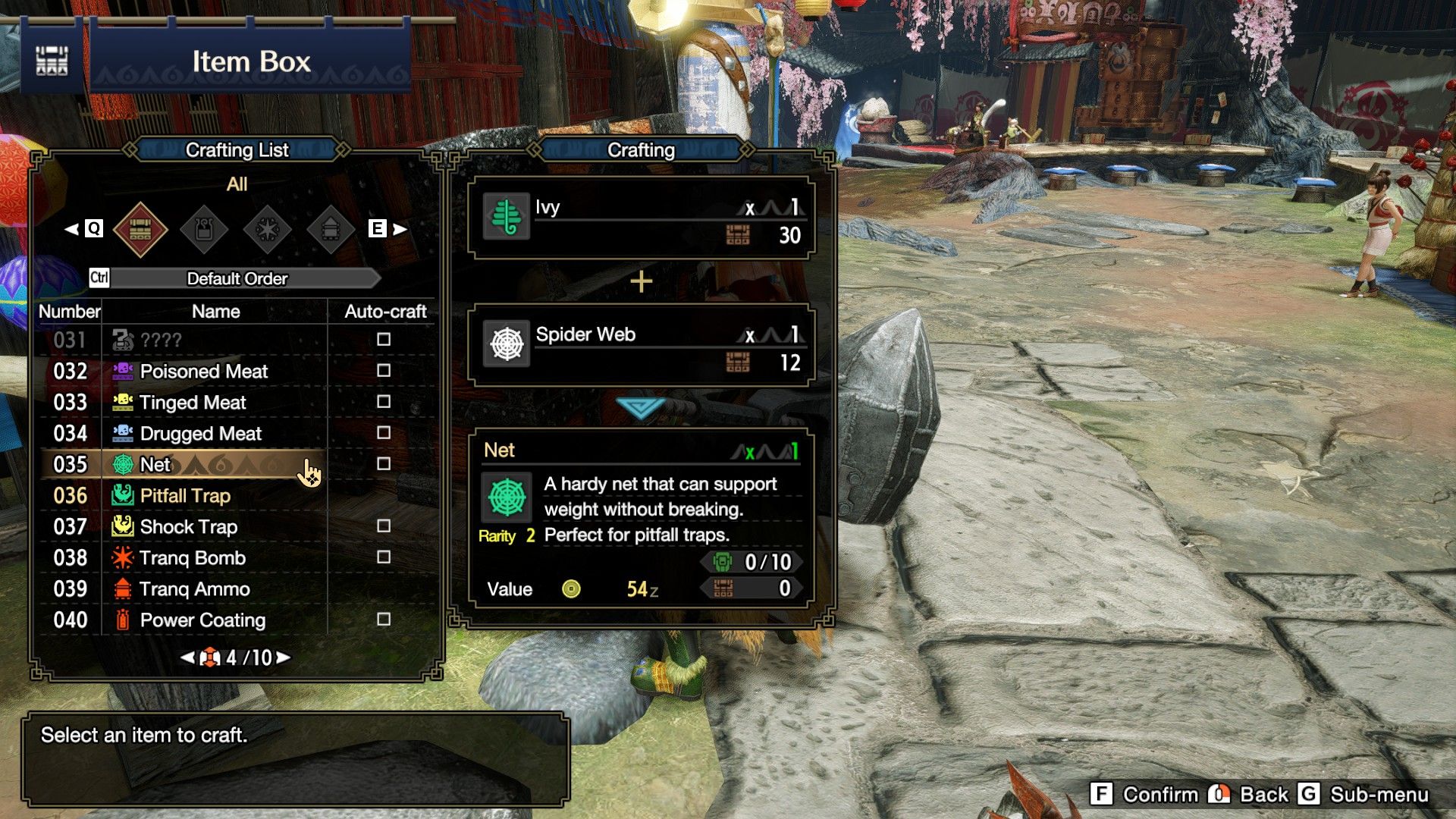Choose the Tranq Ammo entry

[x=194, y=588]
